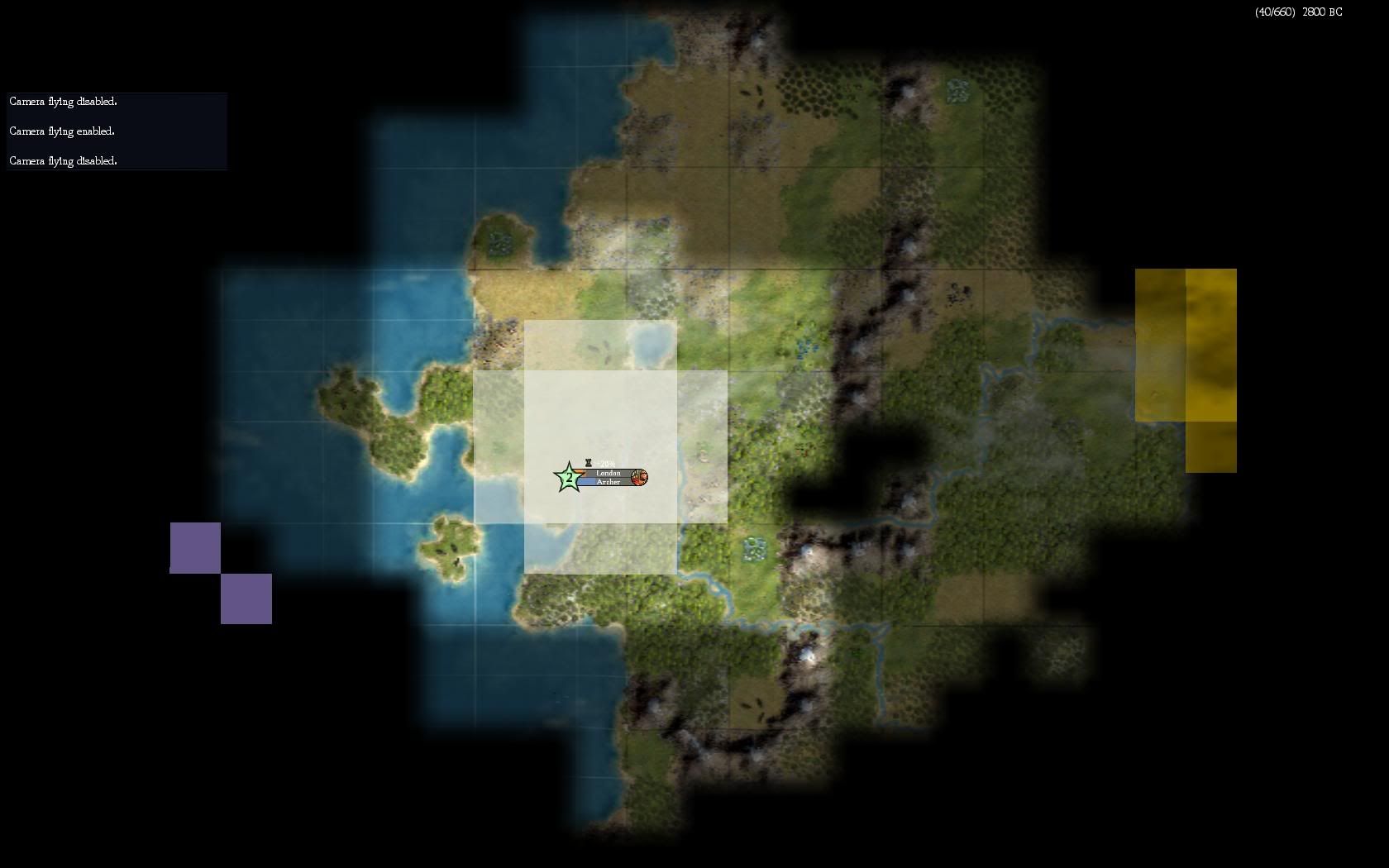
Task: Click the second purple culture tile
Action: (x=246, y=598)
